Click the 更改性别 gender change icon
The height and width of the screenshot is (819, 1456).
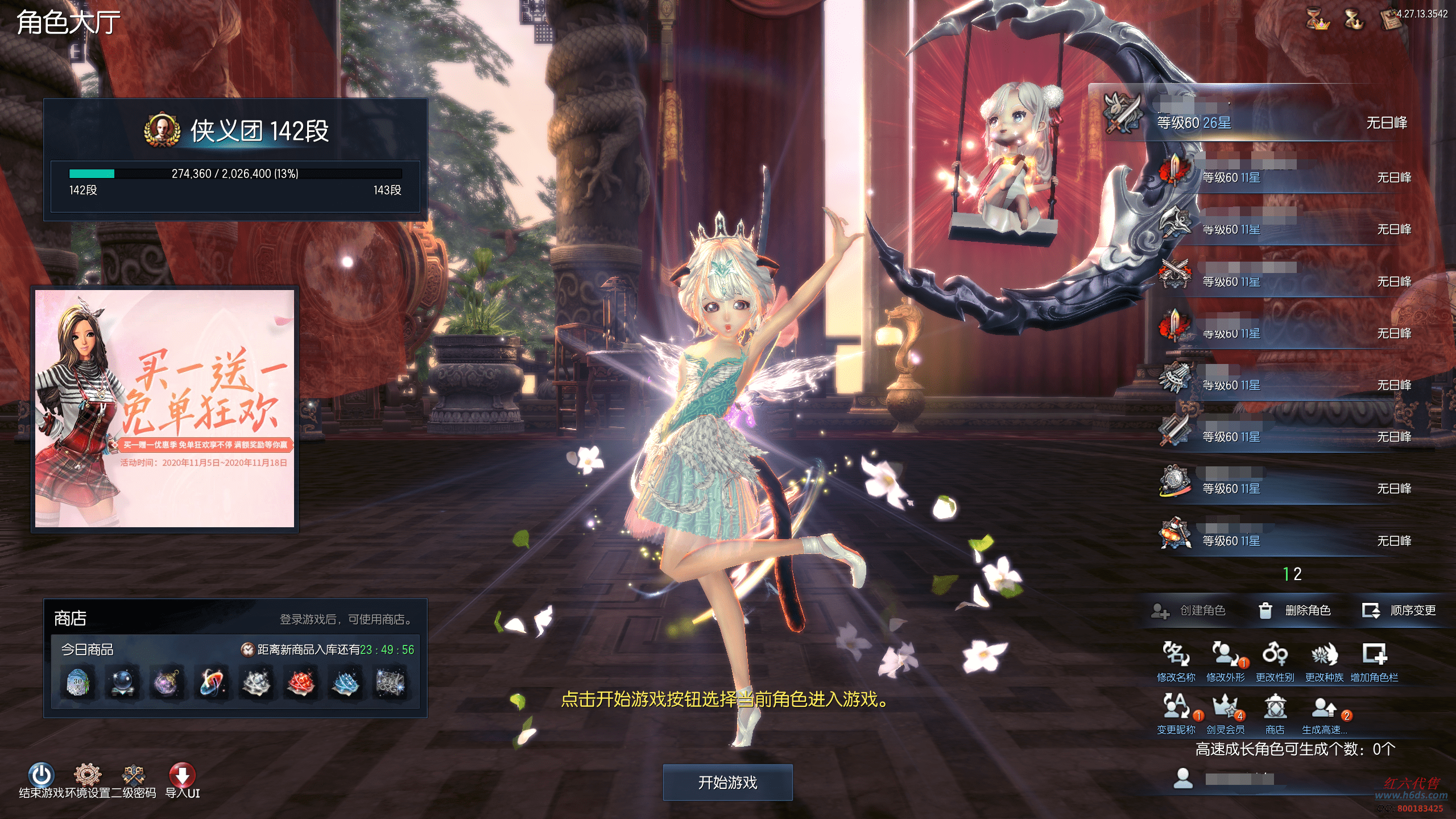1275,655
